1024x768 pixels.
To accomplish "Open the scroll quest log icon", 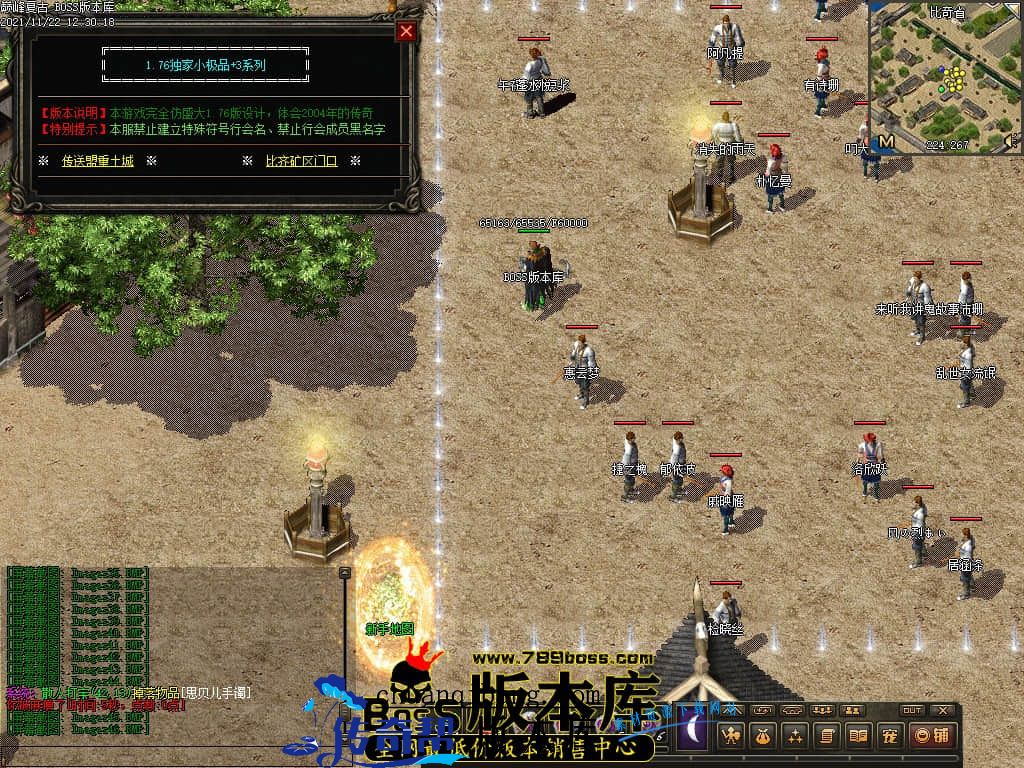I will pyautogui.click(x=826, y=736).
